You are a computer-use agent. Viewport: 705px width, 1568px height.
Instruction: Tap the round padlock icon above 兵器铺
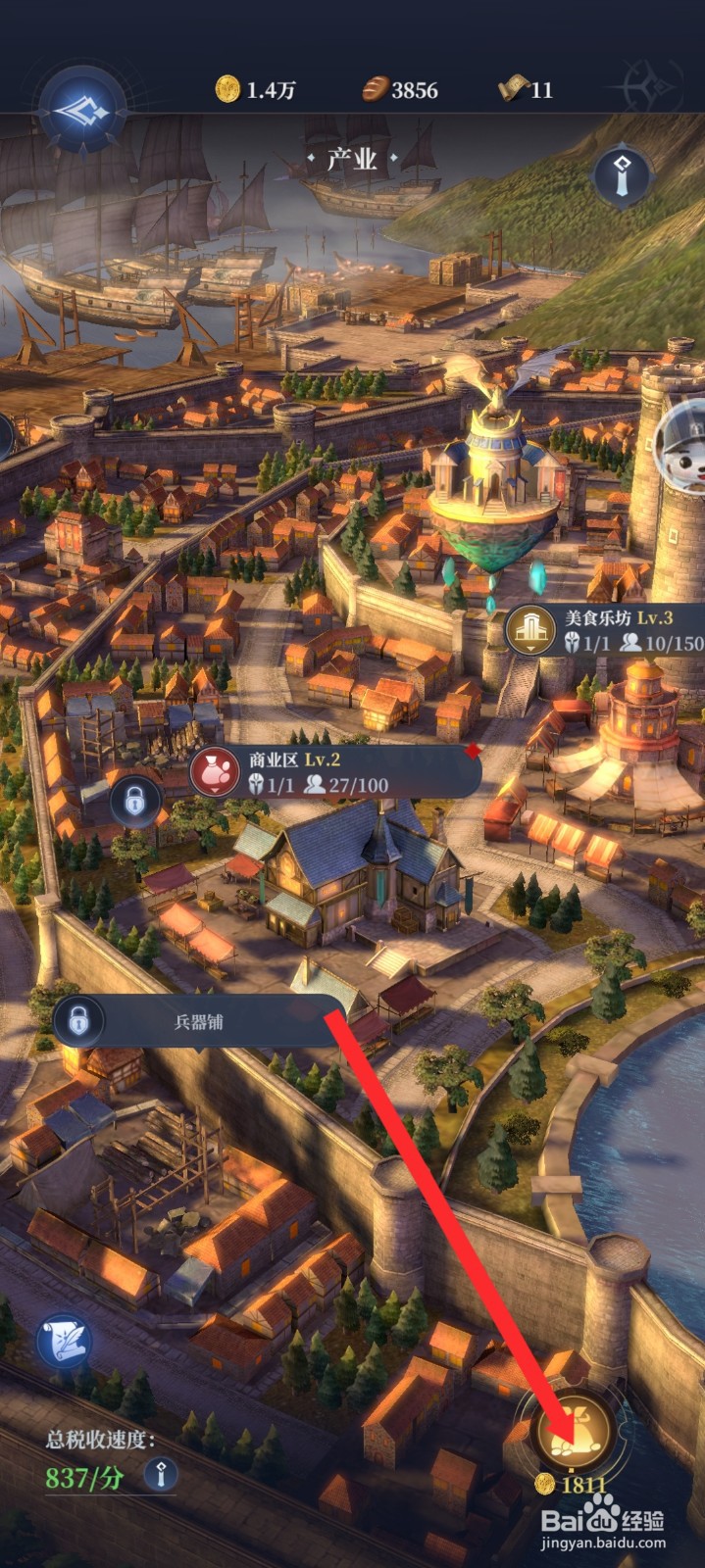[135, 802]
